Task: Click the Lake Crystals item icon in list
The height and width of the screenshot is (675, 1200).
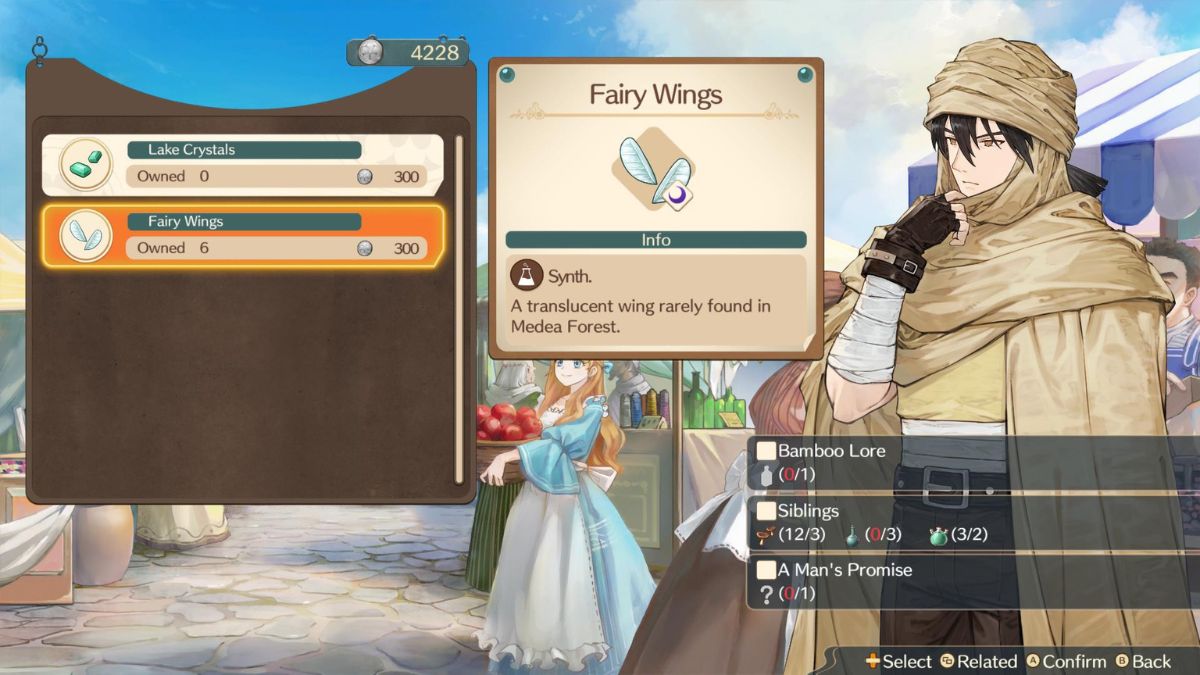Action: click(x=86, y=164)
